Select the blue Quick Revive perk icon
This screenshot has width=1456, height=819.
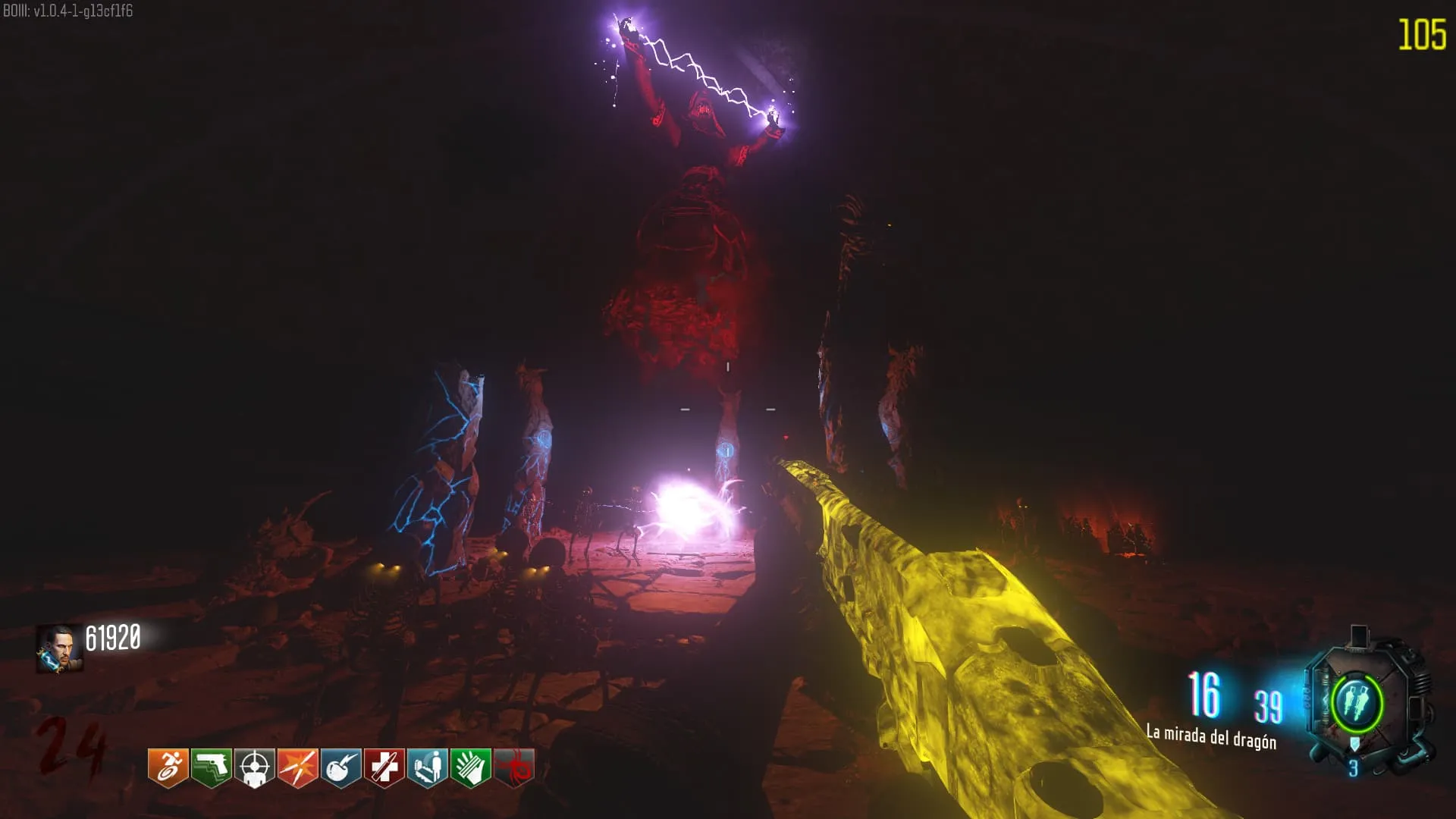[427, 767]
